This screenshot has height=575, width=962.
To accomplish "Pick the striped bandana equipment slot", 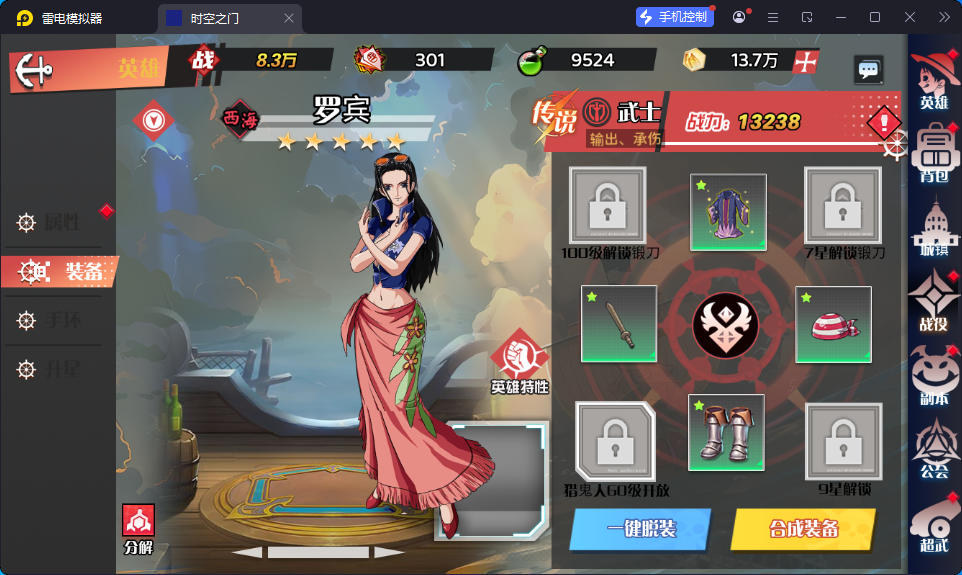I will [x=833, y=324].
